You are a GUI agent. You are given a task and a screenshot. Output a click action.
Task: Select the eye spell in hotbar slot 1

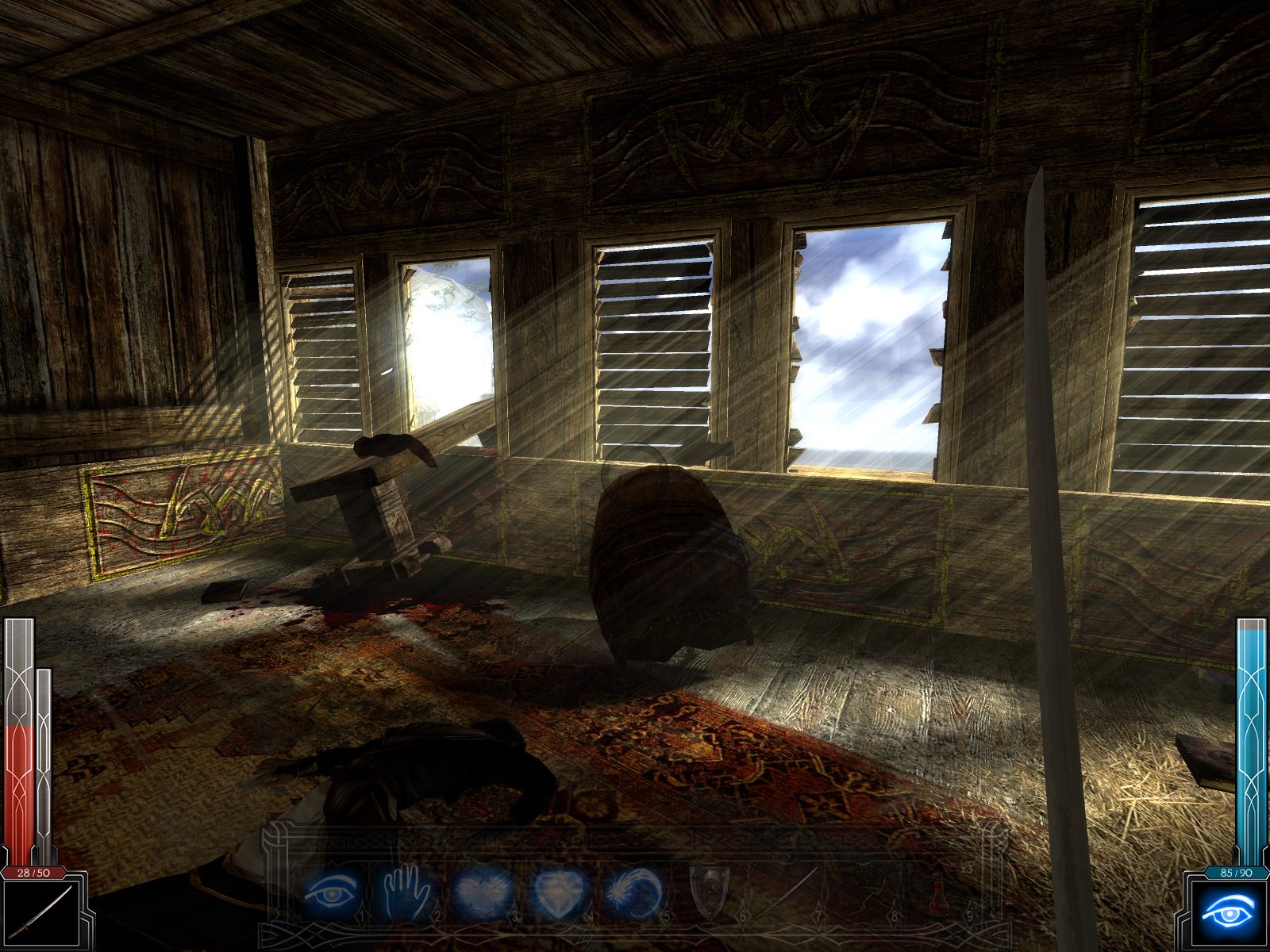(x=333, y=892)
